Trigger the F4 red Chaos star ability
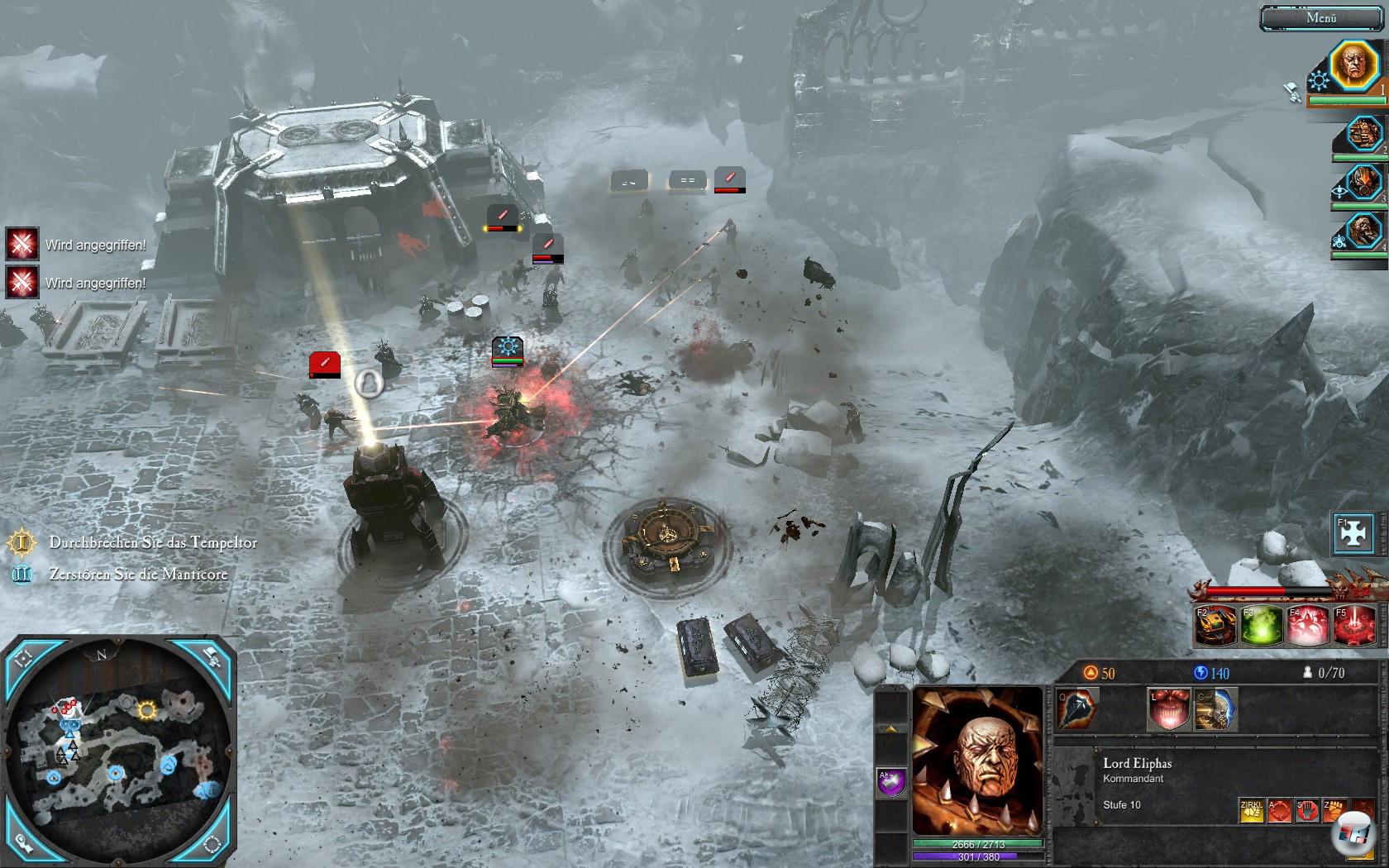Image resolution: width=1389 pixels, height=868 pixels. pos(1308,626)
